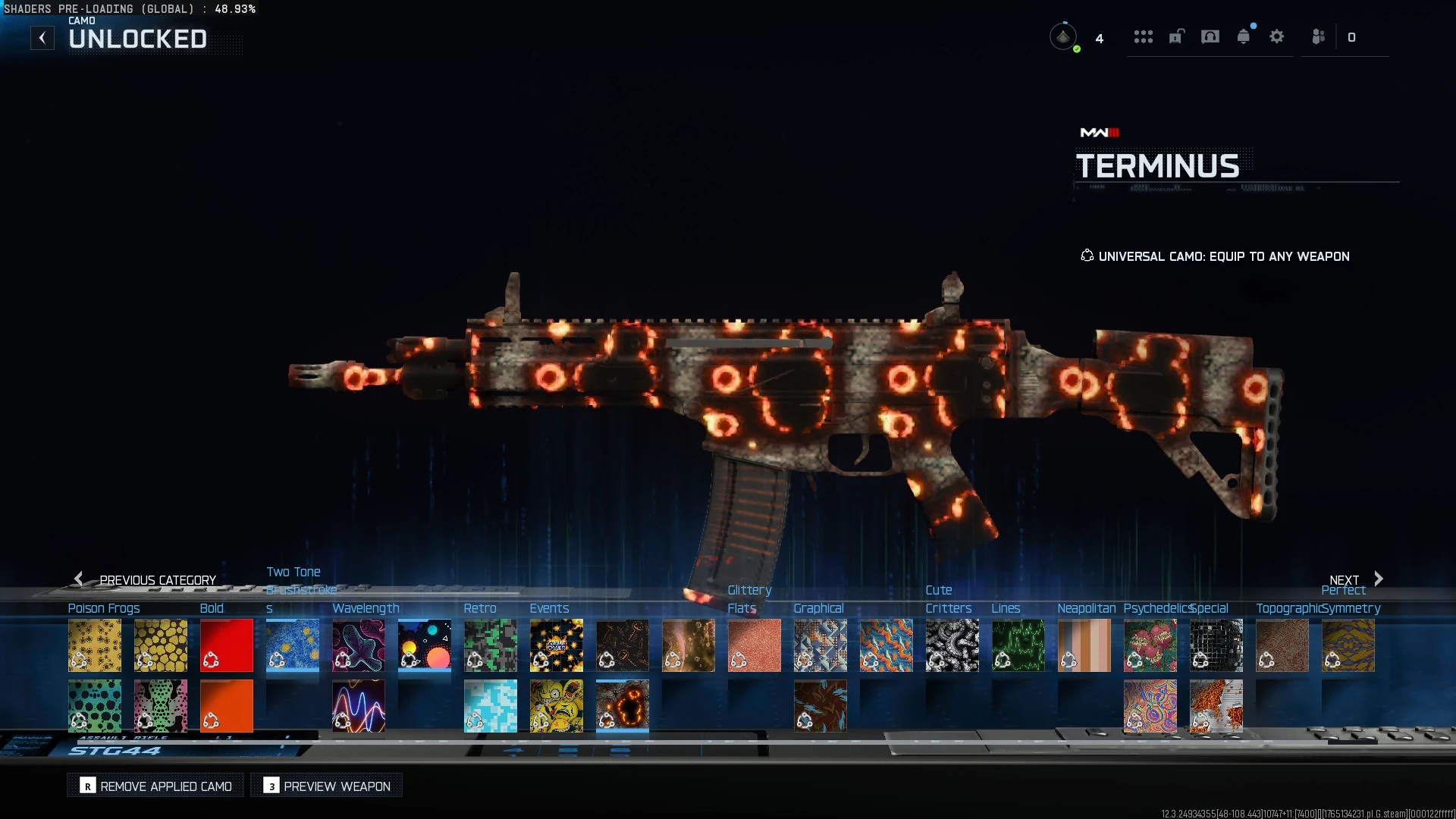Open the settings gear menu
The height and width of the screenshot is (819, 1456).
1277,36
